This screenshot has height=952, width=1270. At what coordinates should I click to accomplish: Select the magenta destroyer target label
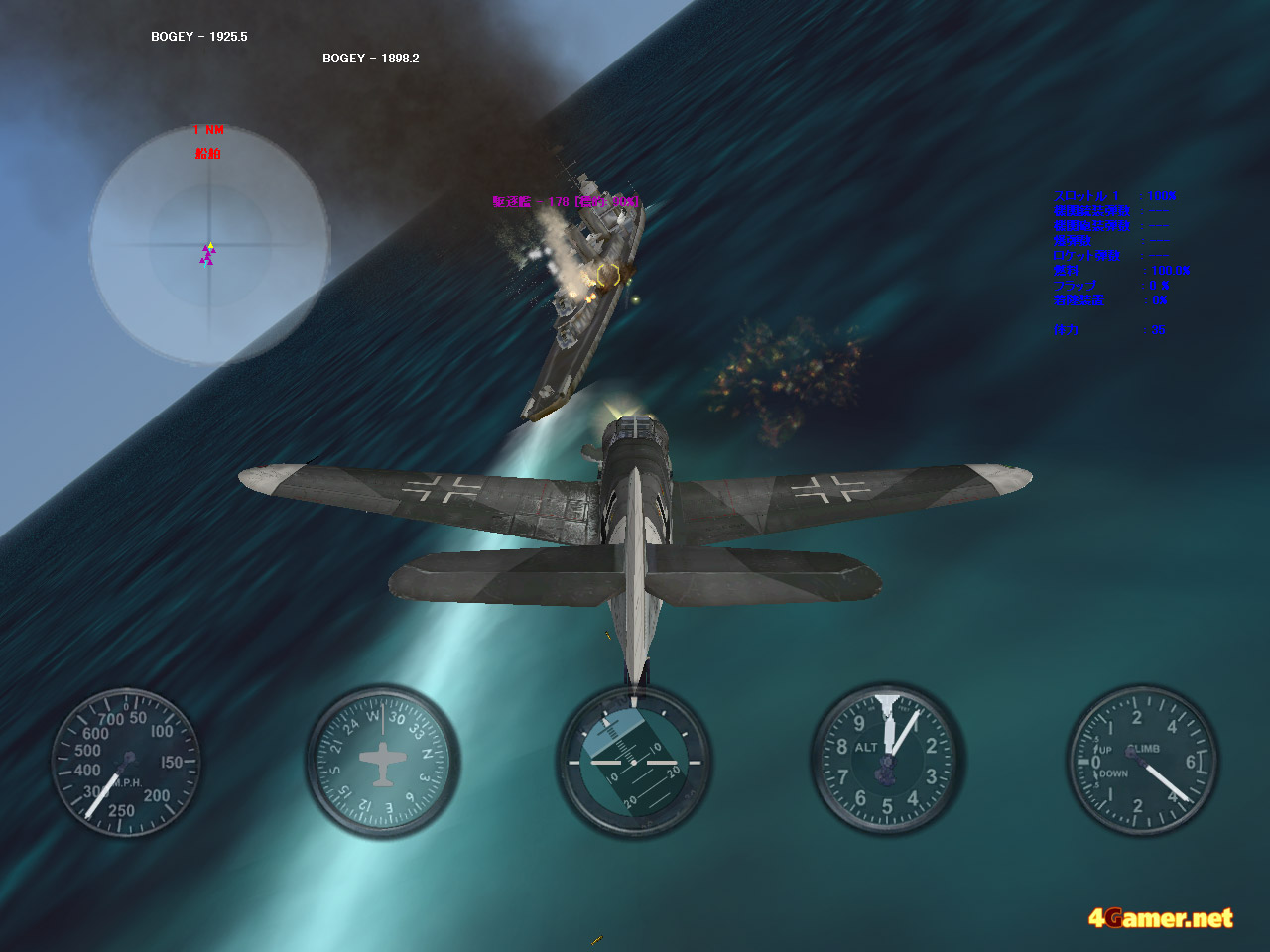coord(565,202)
